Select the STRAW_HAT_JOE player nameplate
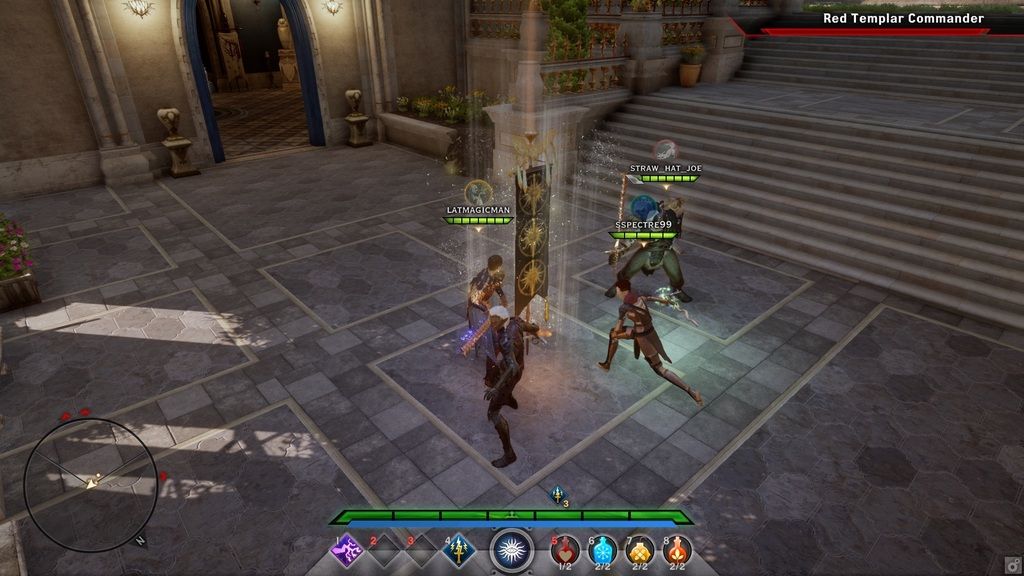 [x=665, y=169]
